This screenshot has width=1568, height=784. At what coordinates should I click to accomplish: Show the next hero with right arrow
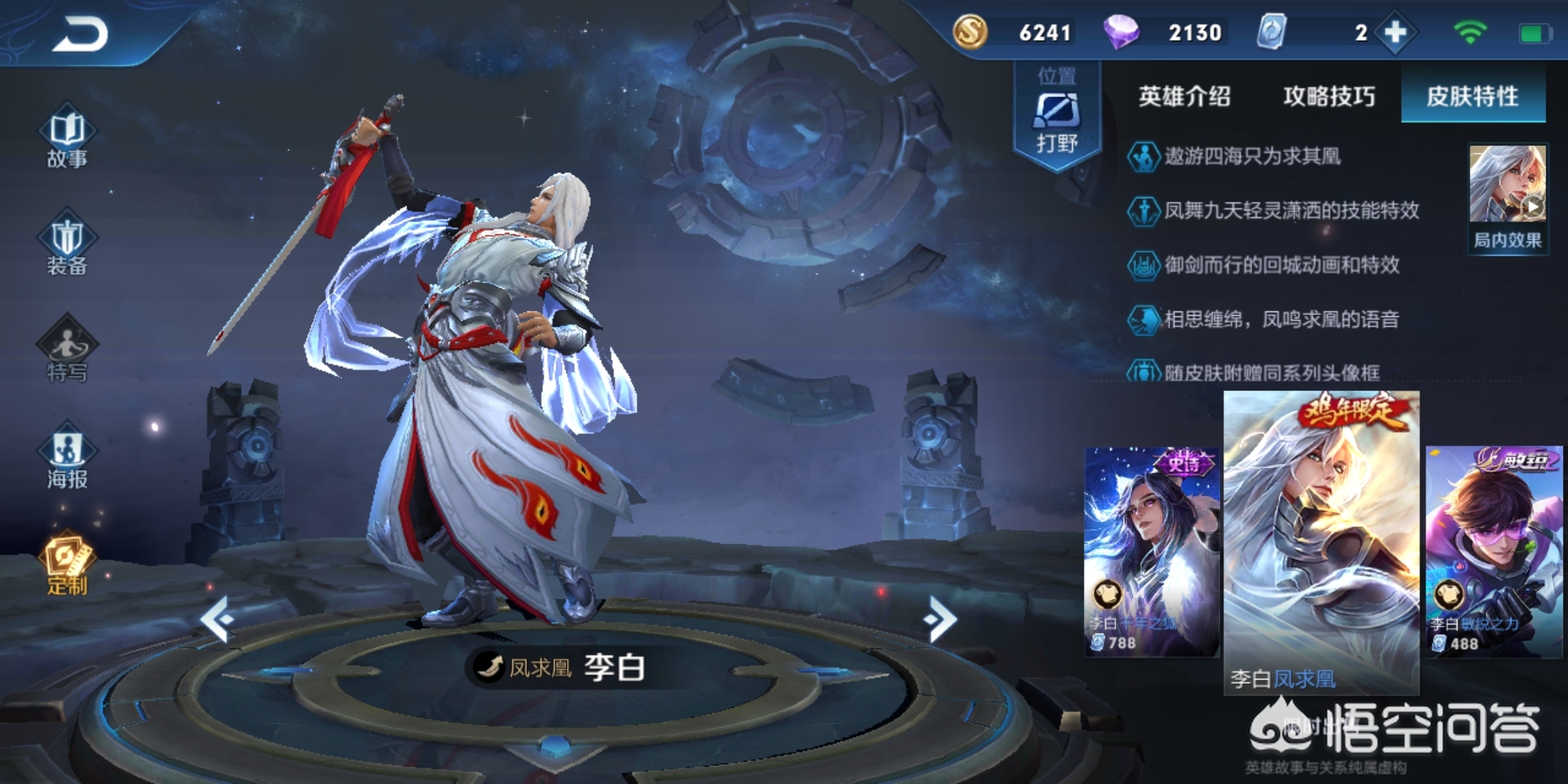pyautogui.click(x=941, y=619)
